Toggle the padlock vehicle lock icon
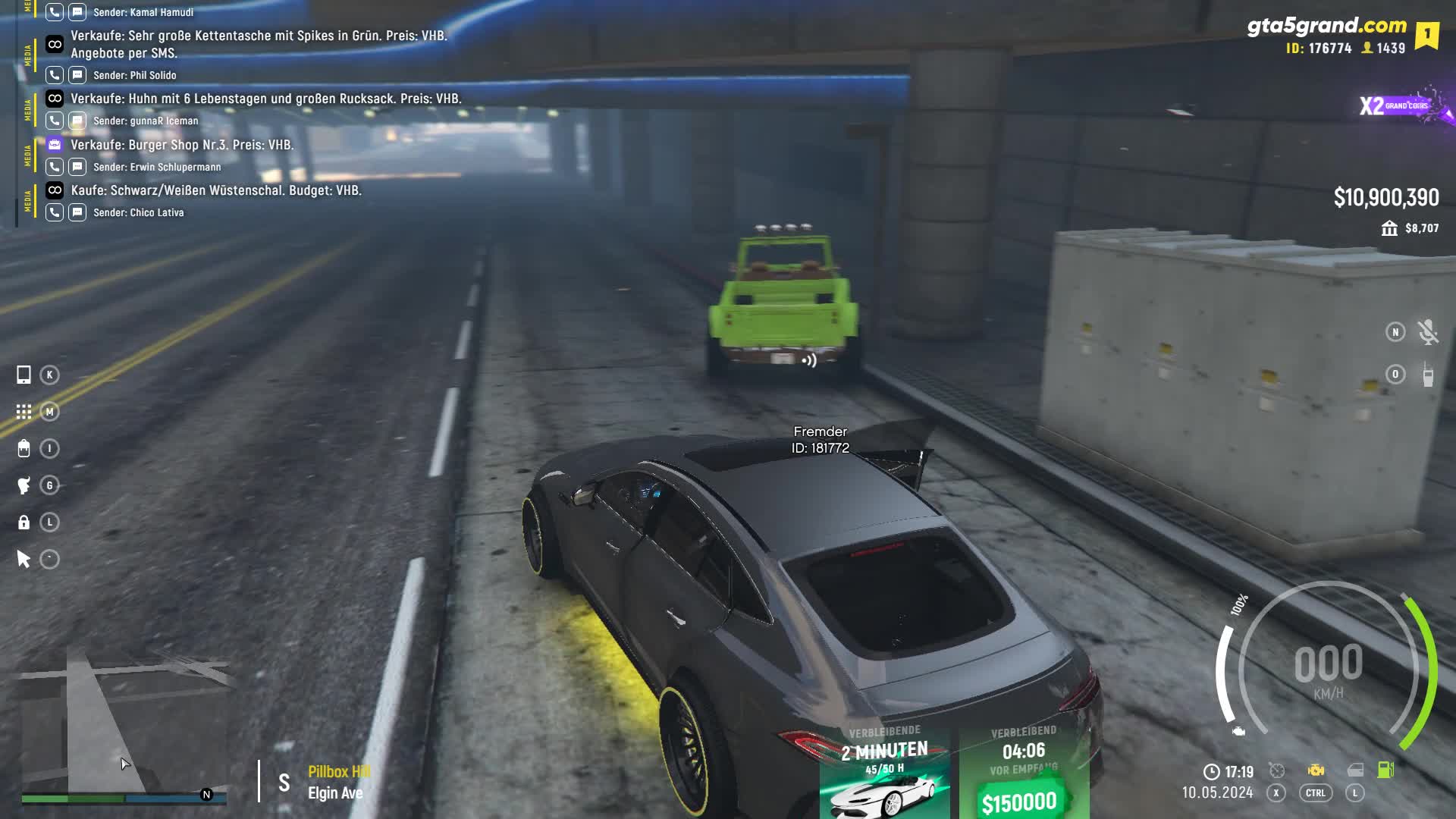Viewport: 1456px width, 819px height. [24, 522]
